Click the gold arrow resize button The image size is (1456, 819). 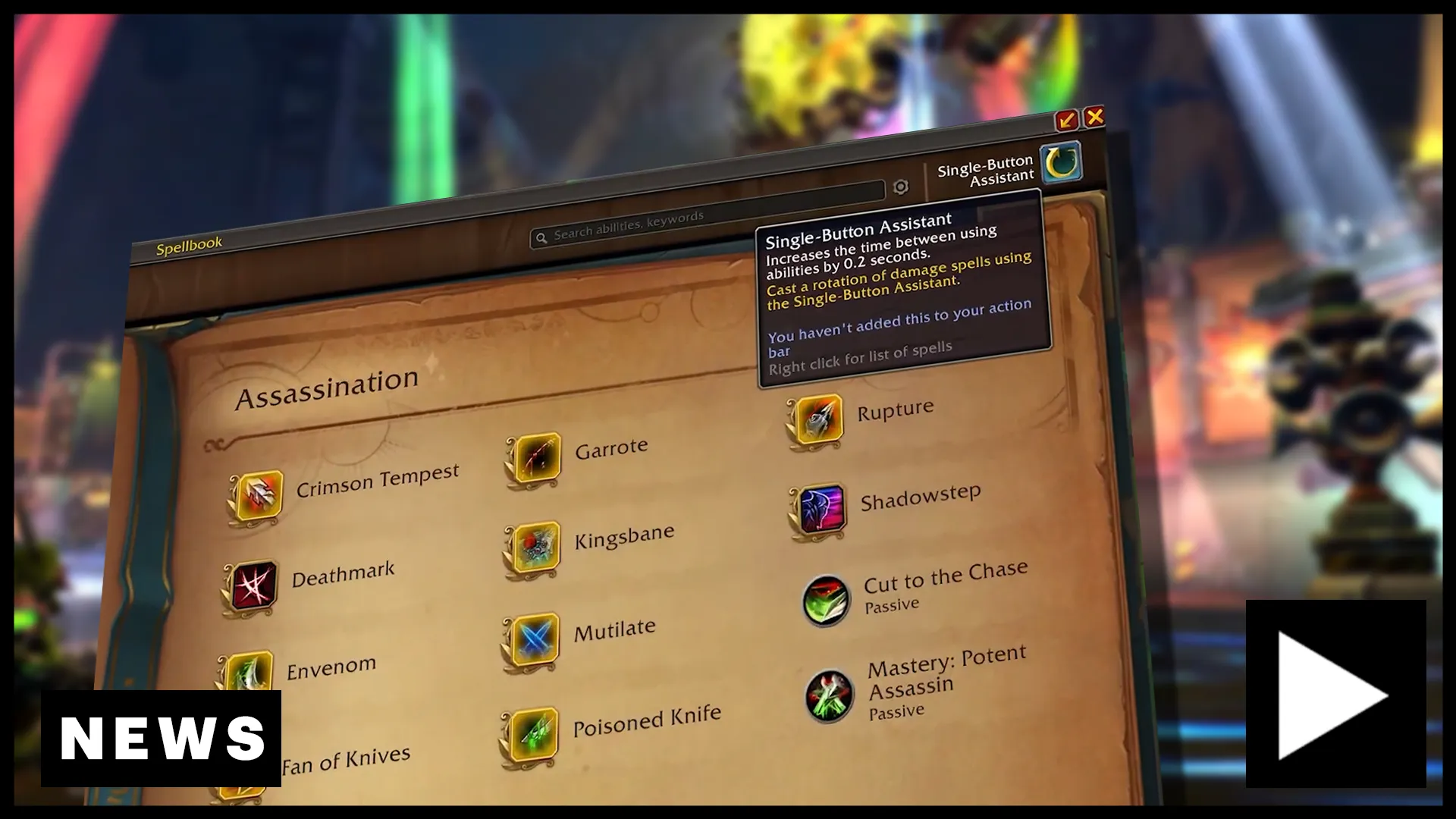1067,118
